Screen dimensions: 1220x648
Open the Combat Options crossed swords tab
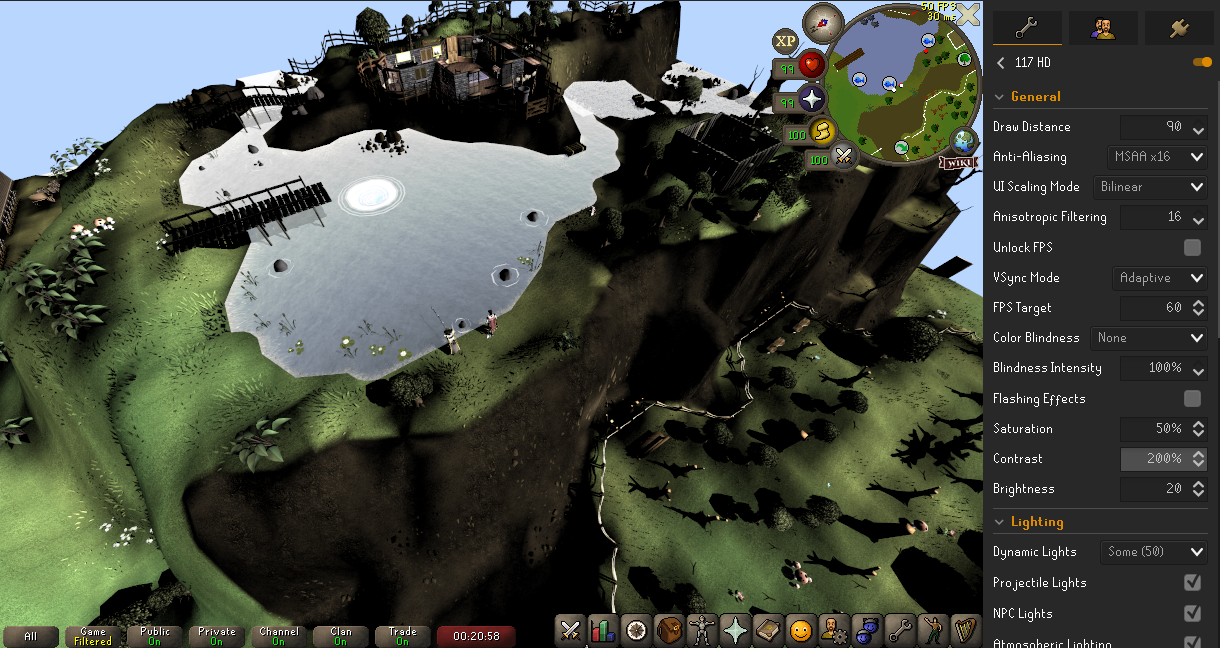[x=571, y=631]
